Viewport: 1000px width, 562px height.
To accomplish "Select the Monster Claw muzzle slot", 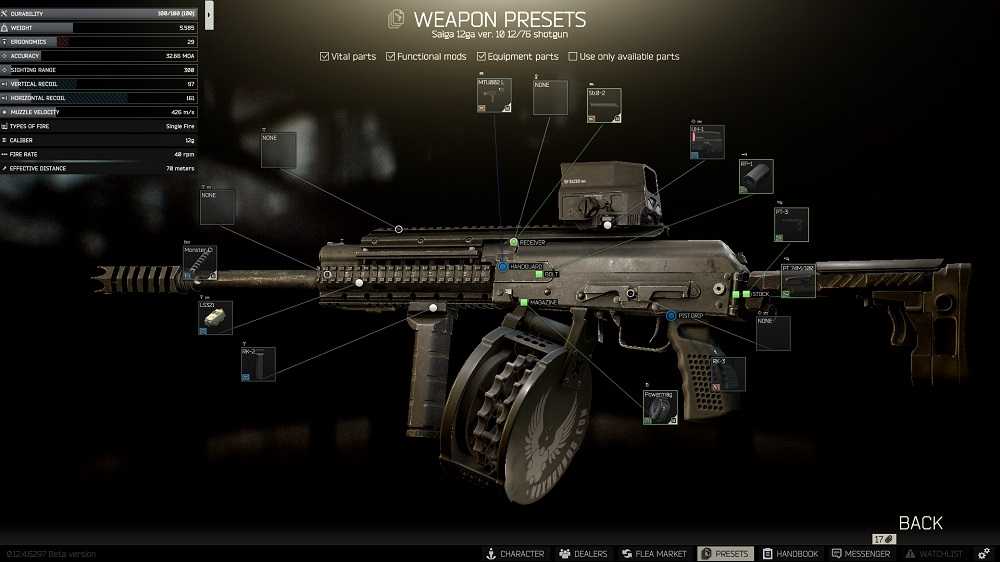I will pos(200,261).
